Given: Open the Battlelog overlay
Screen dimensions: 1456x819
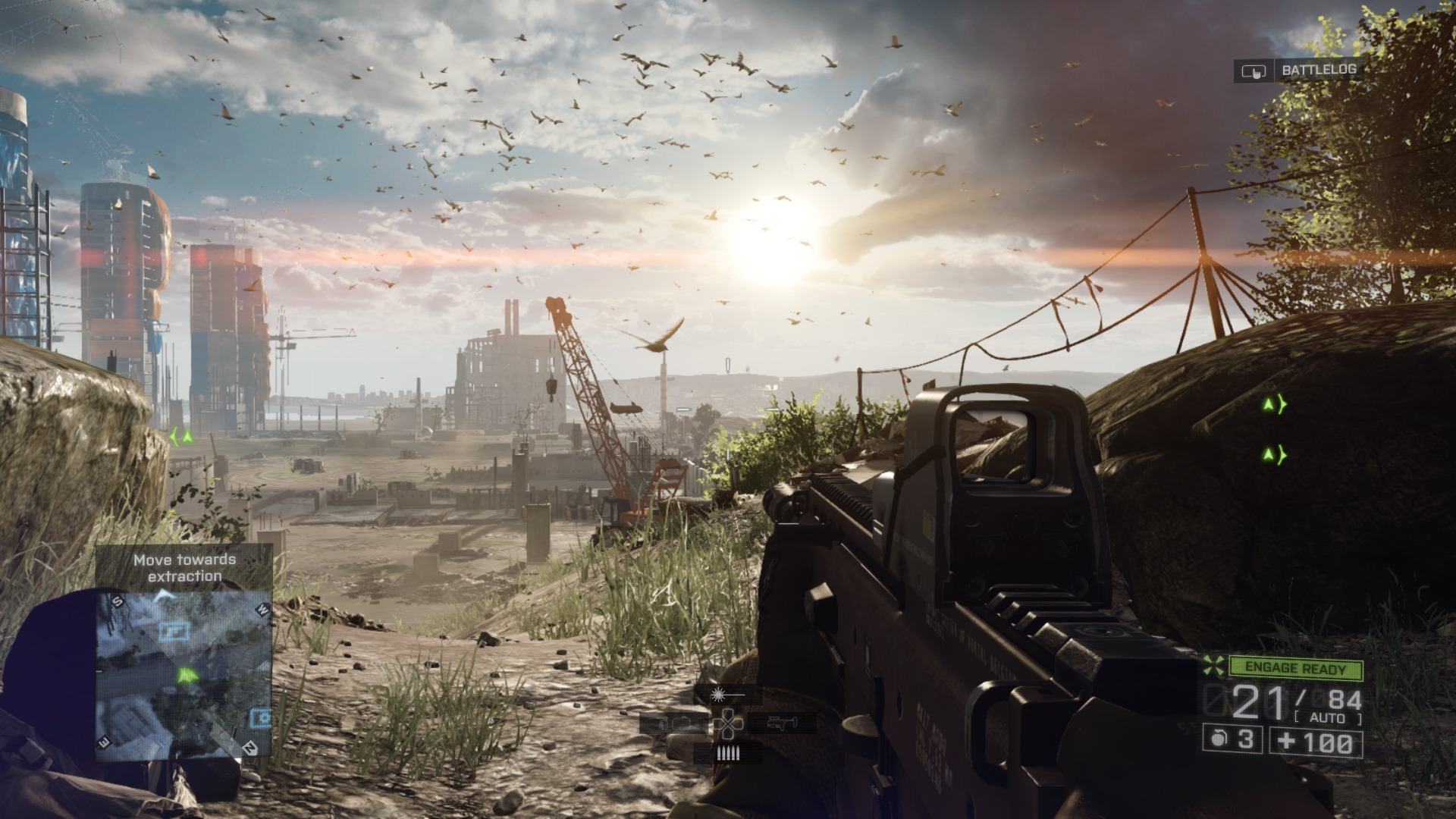Looking at the screenshot, I should click(1298, 71).
